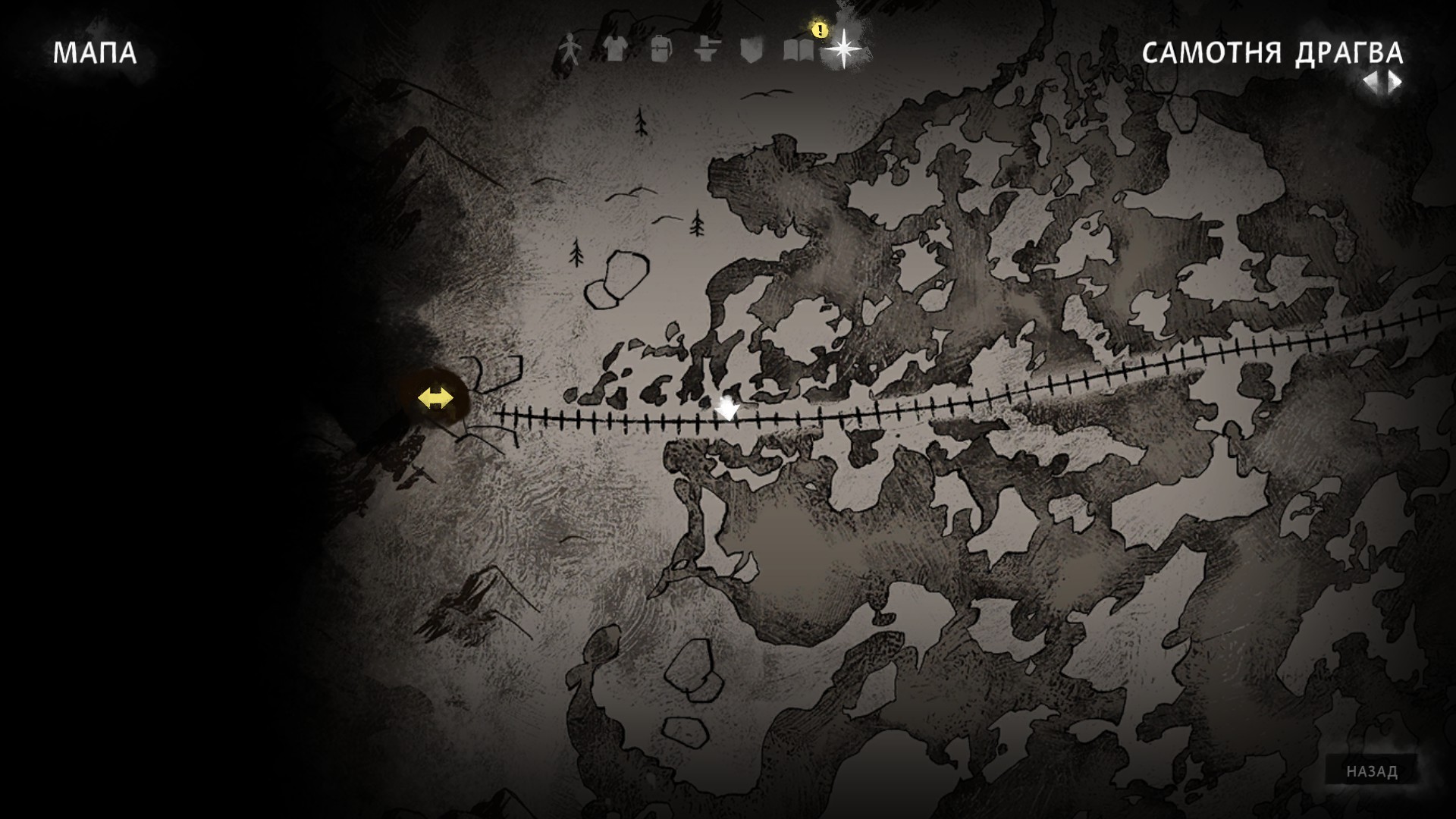Select the crafting tab with anvil icon

705,50
